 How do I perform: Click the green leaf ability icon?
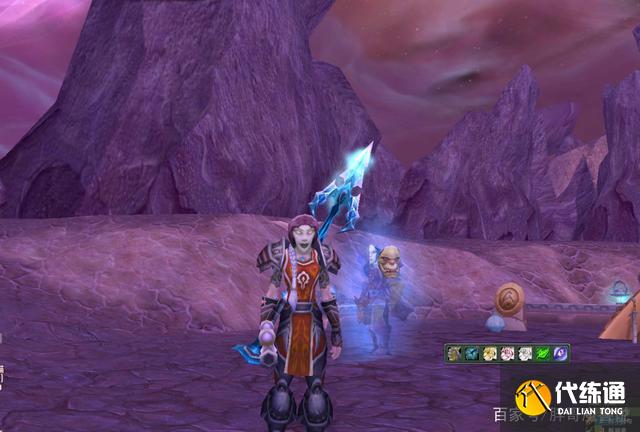(543, 353)
